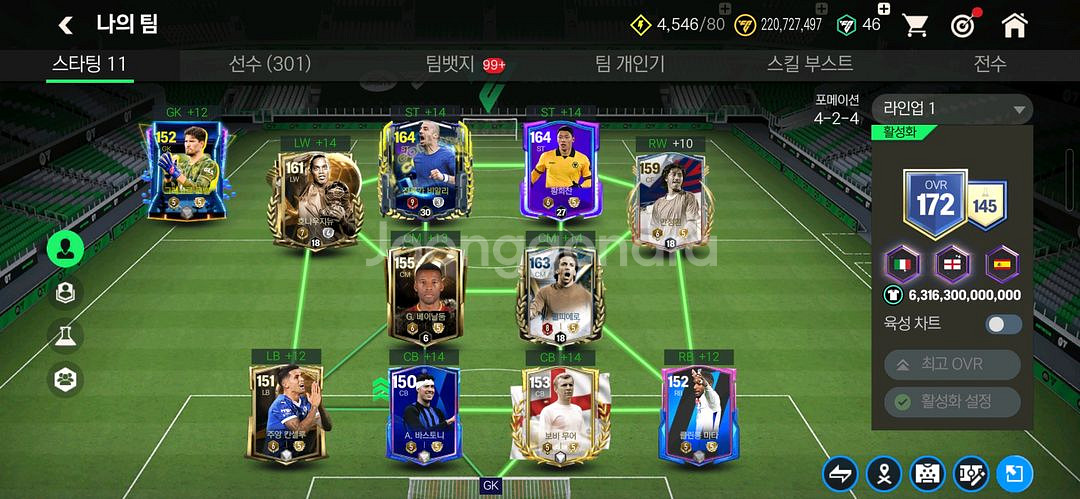Select the 팀 개인기 tab
This screenshot has height=499, width=1080.
pos(629,64)
